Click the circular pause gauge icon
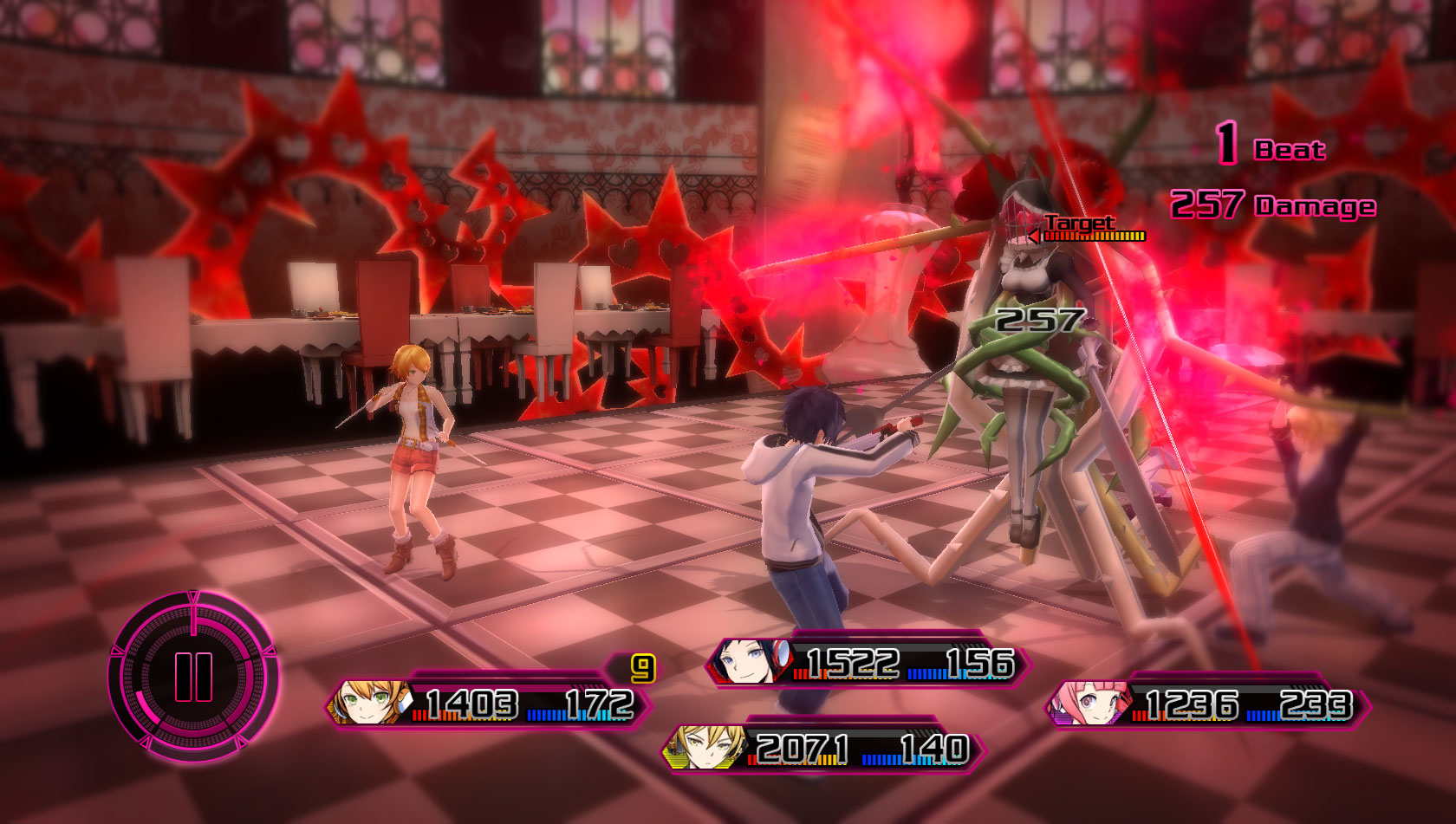 (x=193, y=676)
